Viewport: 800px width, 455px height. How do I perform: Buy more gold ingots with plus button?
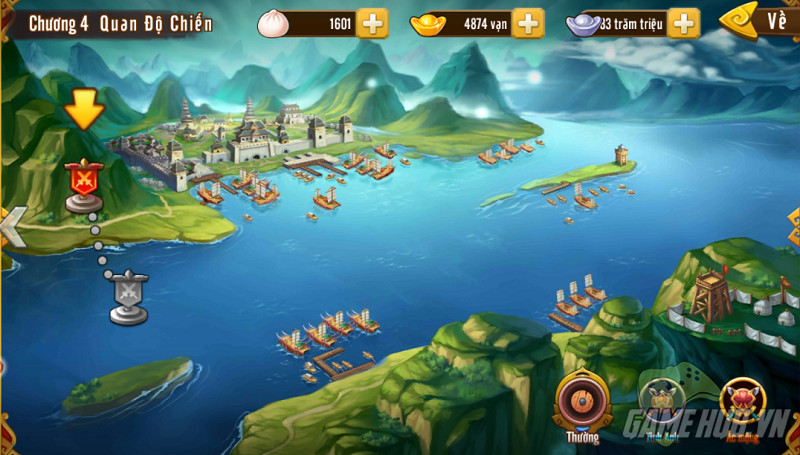527,23
